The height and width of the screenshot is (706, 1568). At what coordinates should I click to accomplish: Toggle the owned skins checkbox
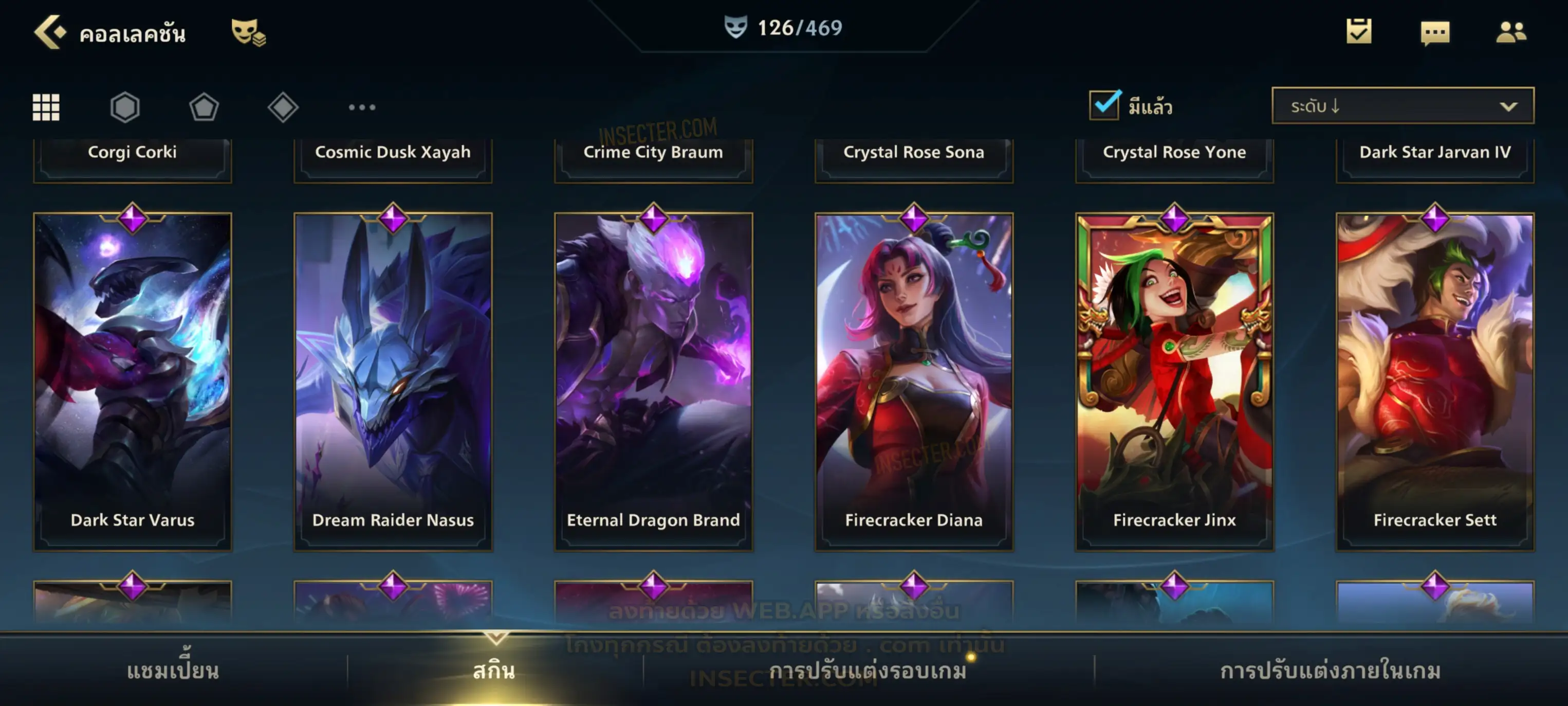coord(1104,105)
